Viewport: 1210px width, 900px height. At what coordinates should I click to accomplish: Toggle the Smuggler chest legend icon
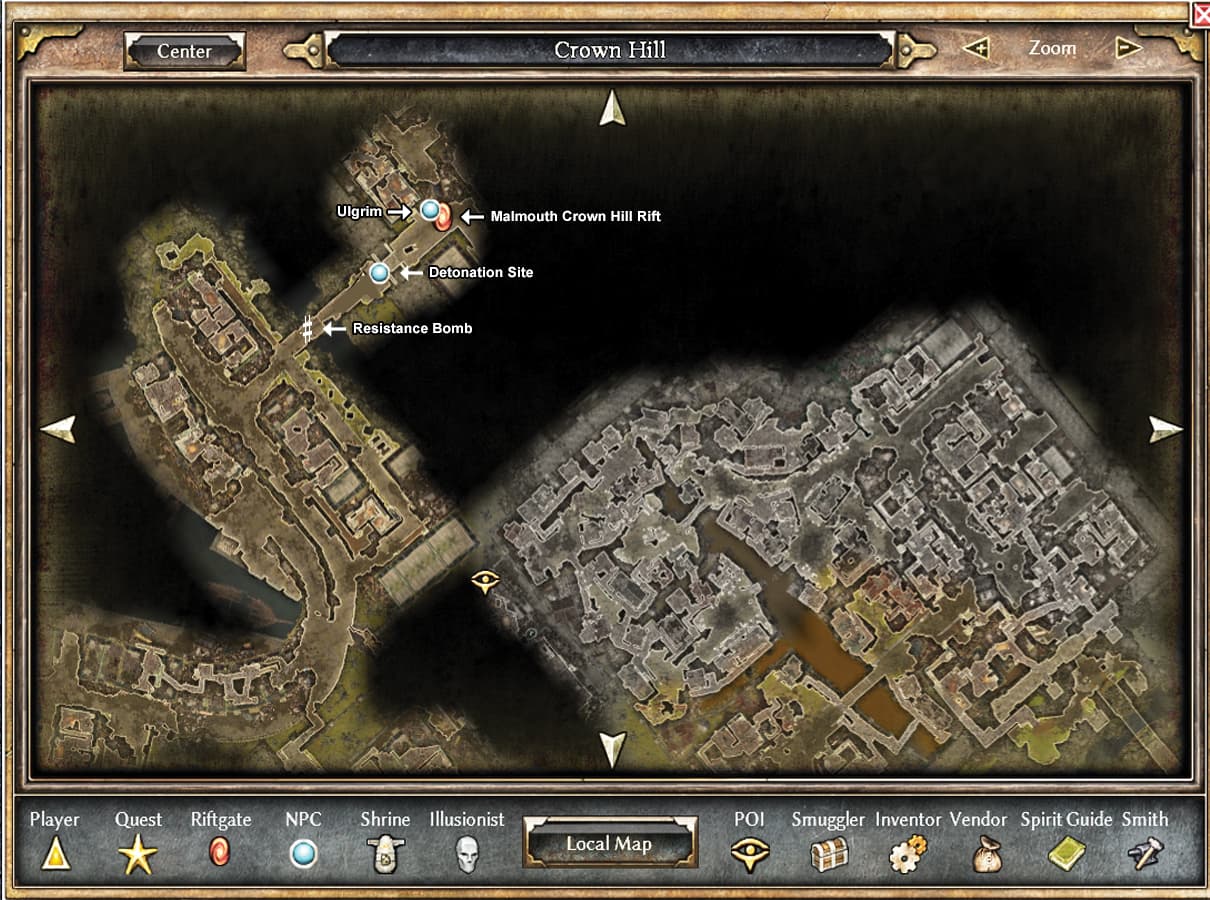tap(829, 854)
